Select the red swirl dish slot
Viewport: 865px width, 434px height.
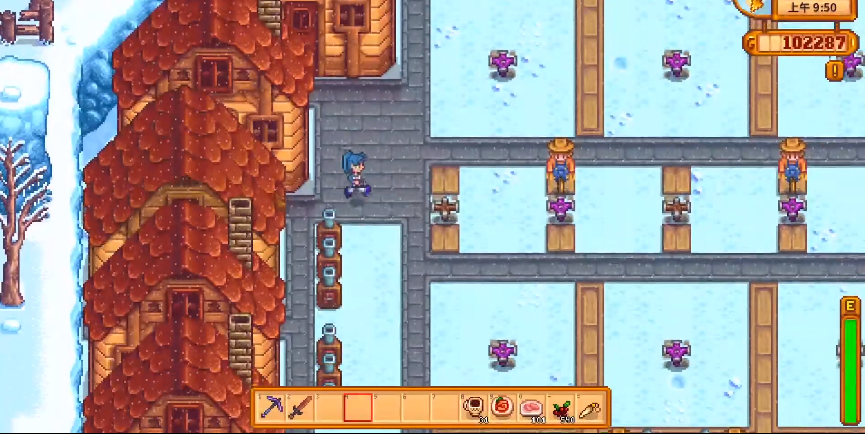(502, 407)
